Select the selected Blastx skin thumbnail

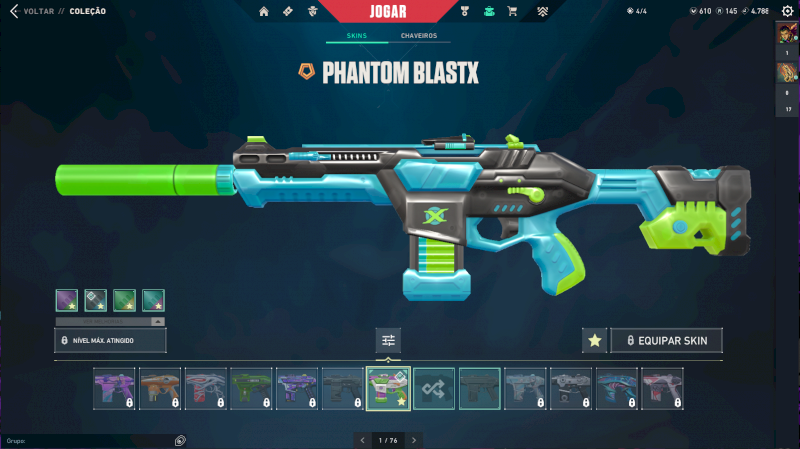(388, 388)
